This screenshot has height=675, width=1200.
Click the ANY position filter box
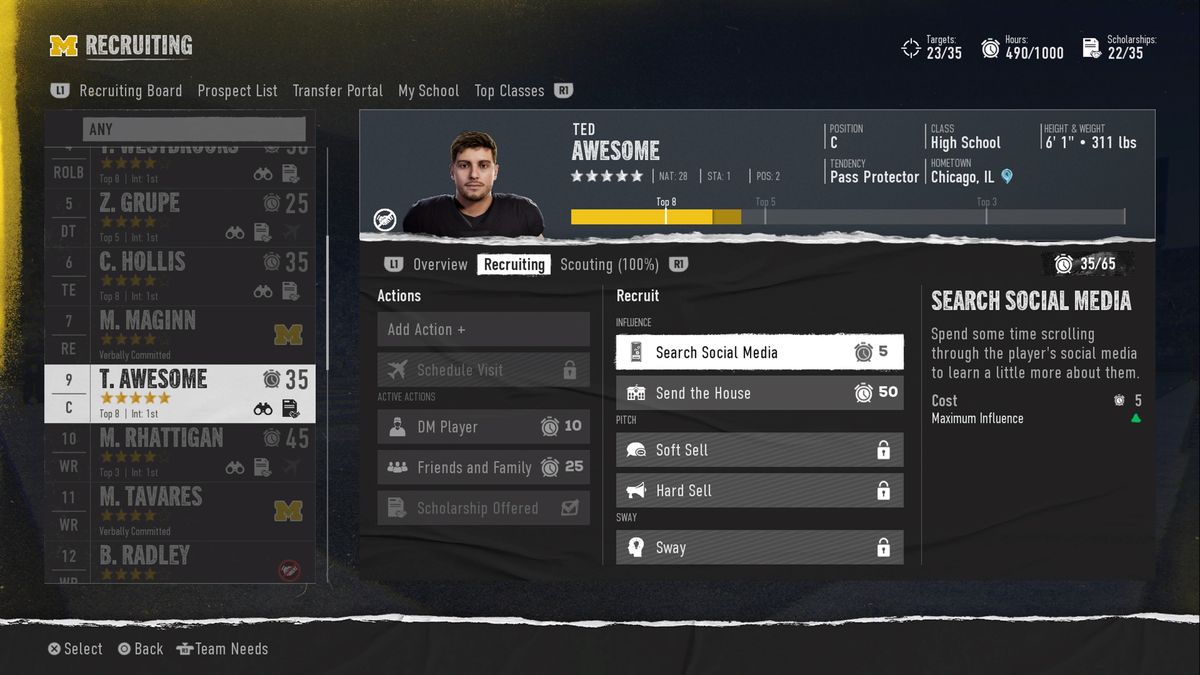[x=194, y=129]
